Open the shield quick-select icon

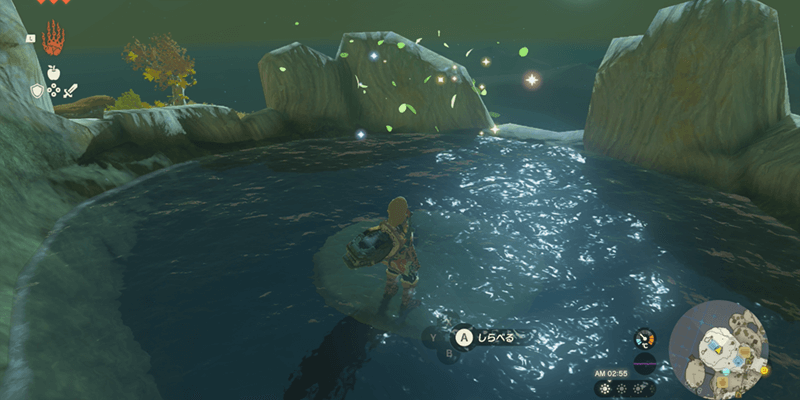pos(37,91)
